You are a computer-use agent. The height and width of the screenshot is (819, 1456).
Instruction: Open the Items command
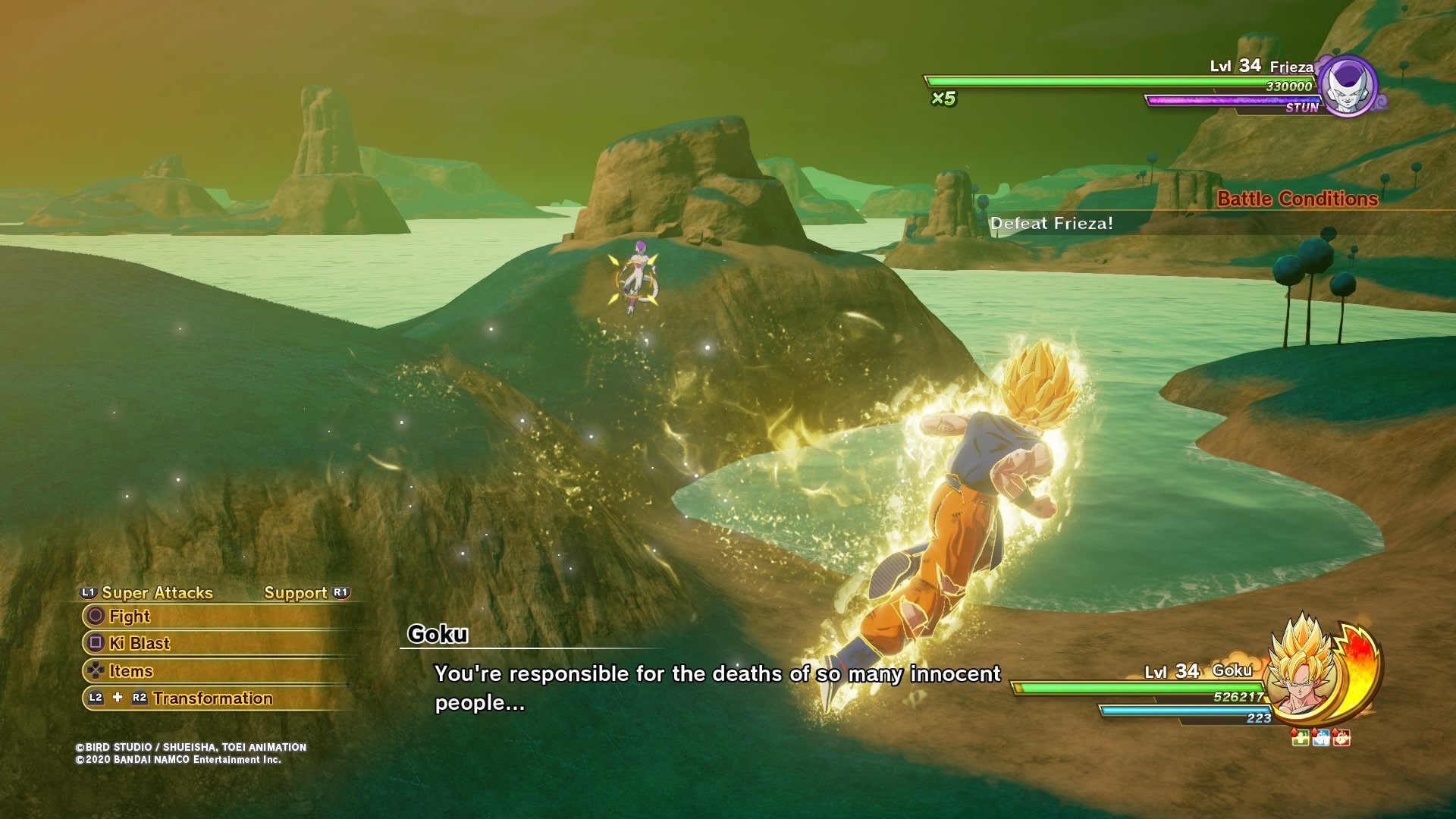[x=130, y=671]
